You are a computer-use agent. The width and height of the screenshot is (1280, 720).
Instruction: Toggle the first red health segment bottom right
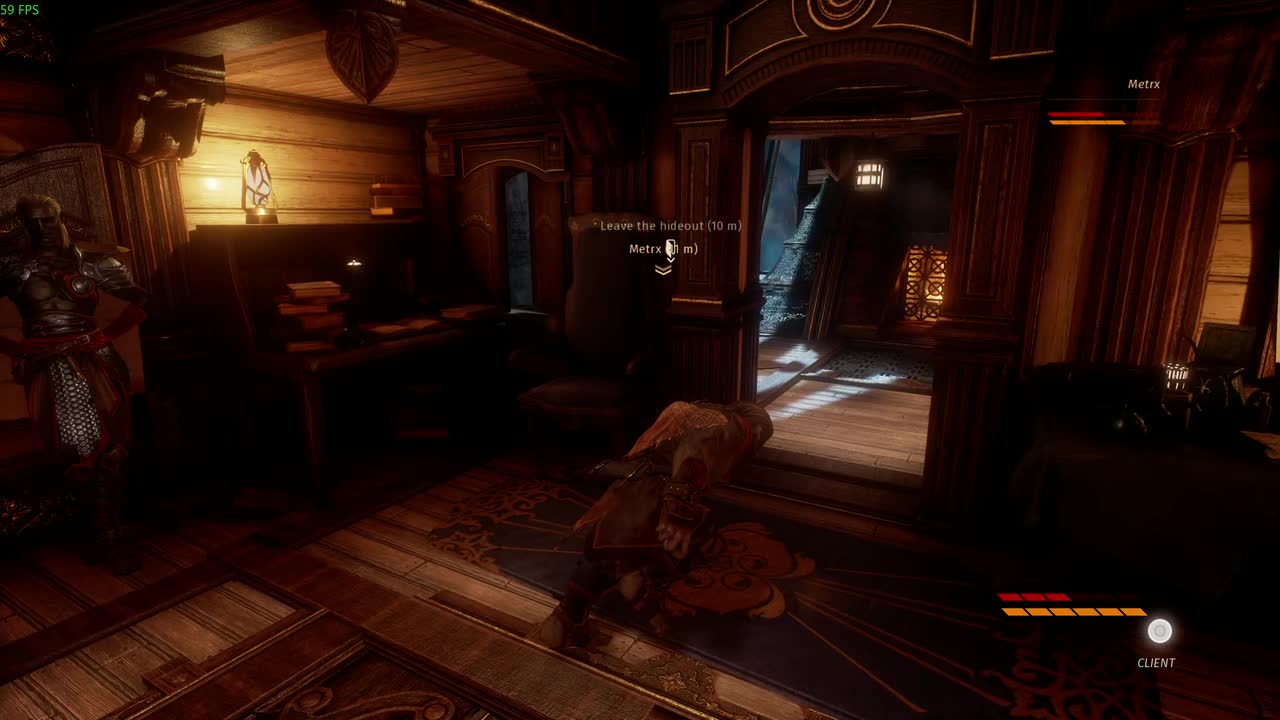click(1010, 596)
